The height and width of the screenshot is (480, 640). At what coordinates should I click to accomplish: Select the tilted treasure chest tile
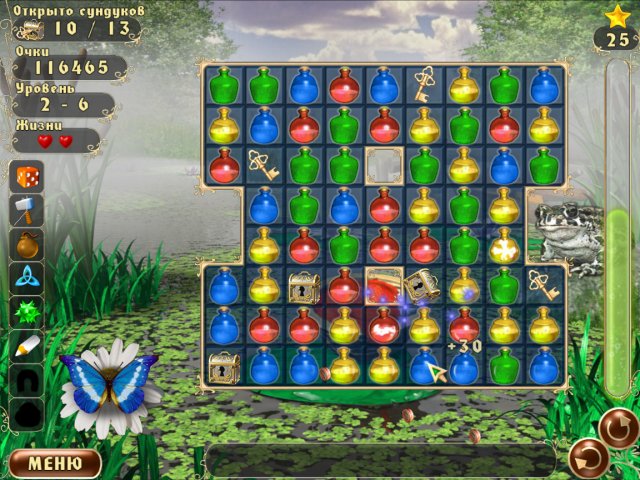tap(423, 286)
